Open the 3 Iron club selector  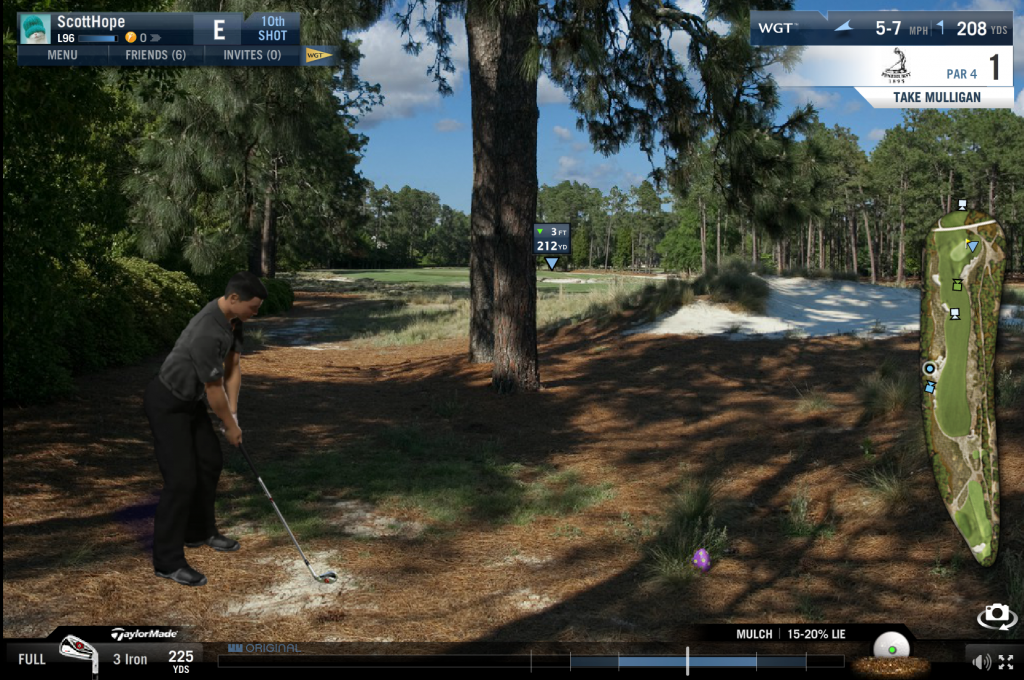coord(130,658)
